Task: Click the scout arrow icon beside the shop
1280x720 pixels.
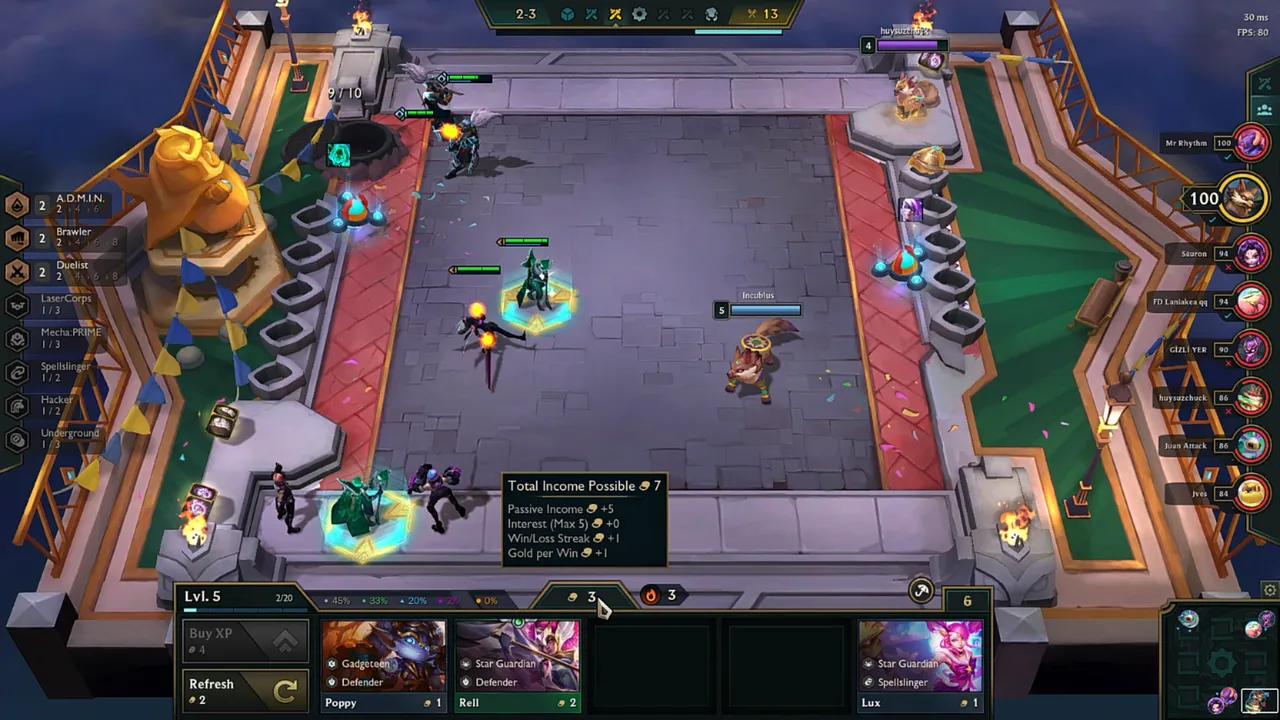Action: click(921, 591)
